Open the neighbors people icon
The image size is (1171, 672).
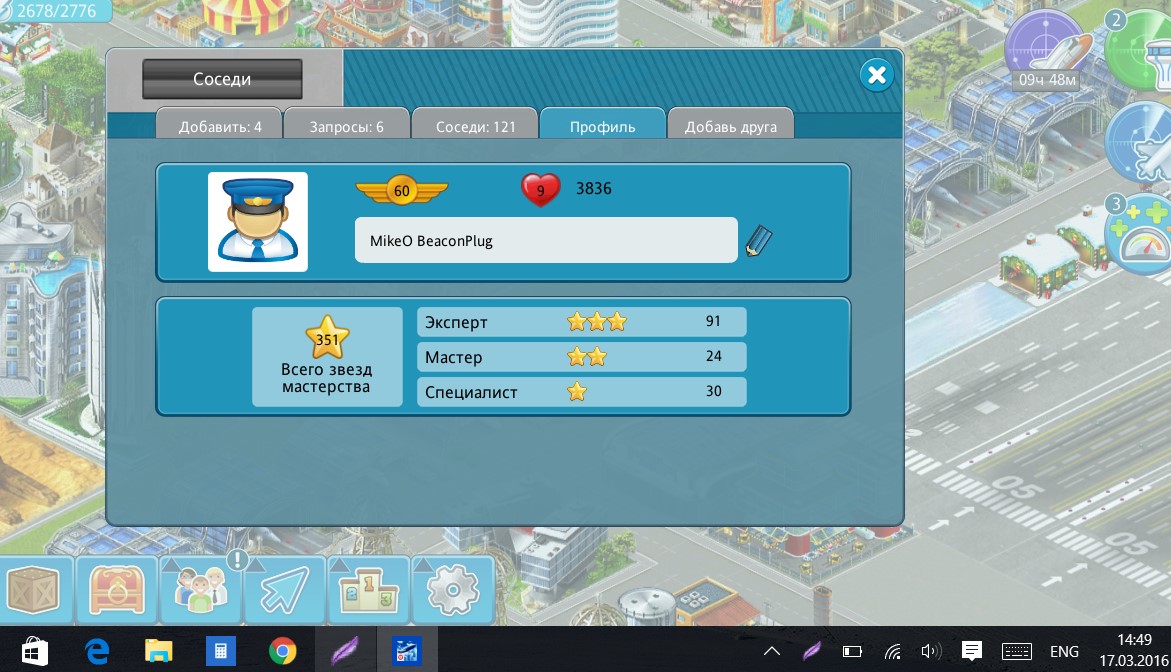click(x=201, y=591)
